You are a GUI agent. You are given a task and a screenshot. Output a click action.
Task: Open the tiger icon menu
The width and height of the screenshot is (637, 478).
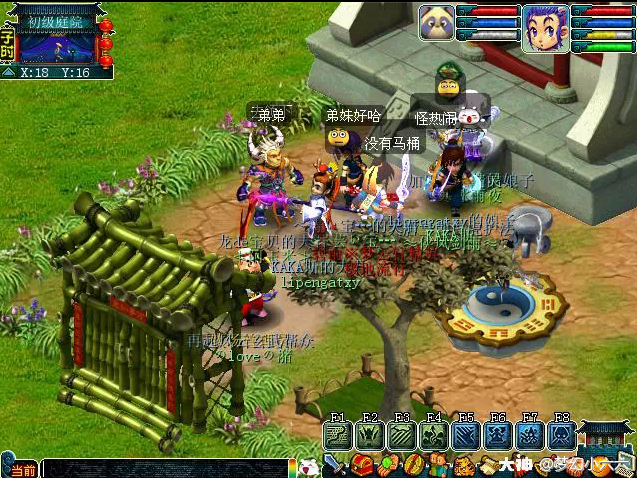pyautogui.click(x=465, y=466)
